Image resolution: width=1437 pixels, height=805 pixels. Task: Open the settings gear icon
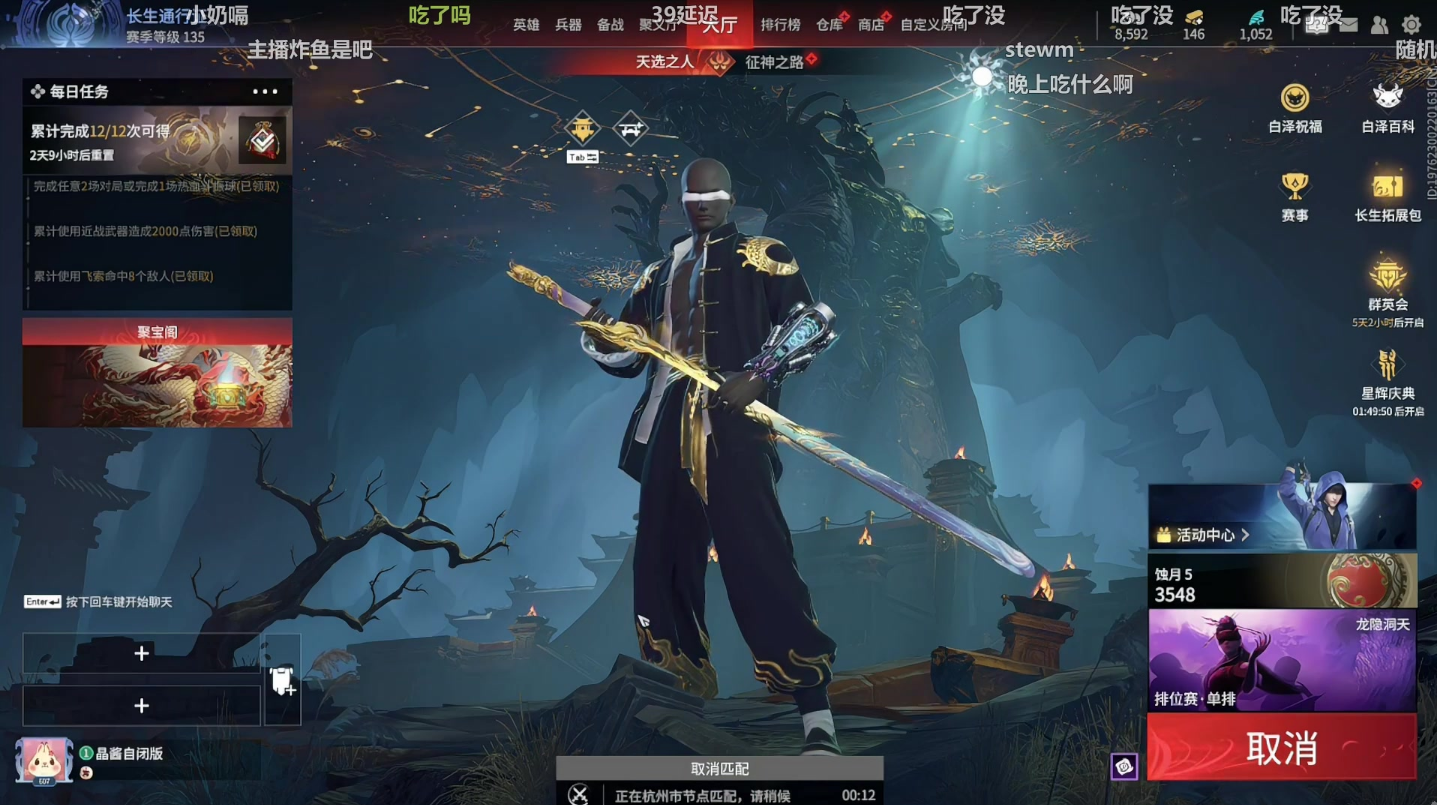1411,25
